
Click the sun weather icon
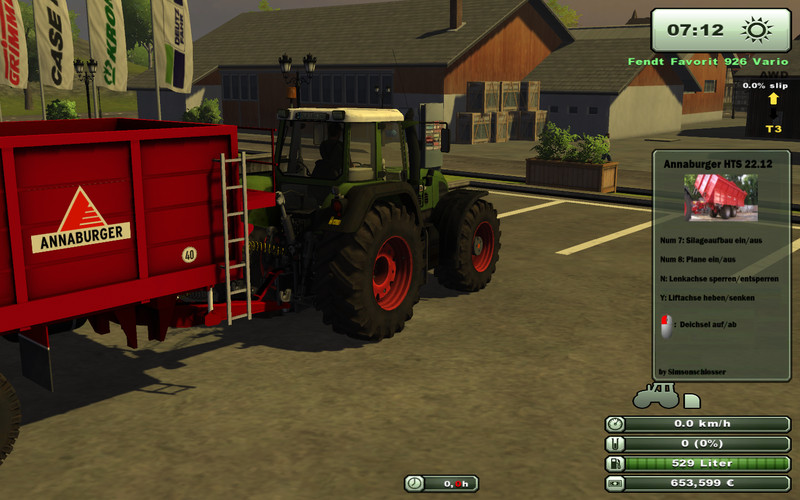pos(755,30)
